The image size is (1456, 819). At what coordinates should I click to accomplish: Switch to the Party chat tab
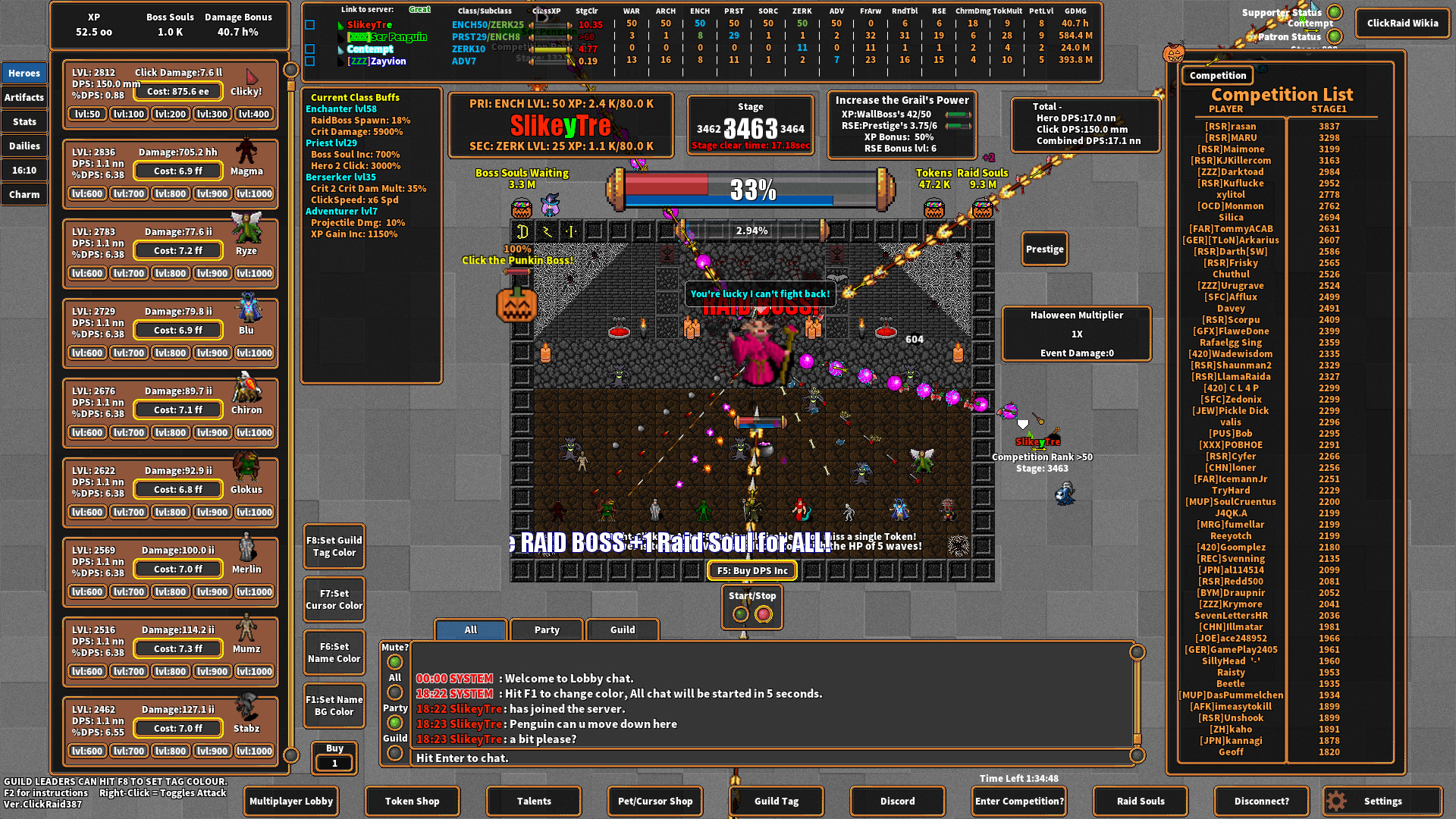546,629
